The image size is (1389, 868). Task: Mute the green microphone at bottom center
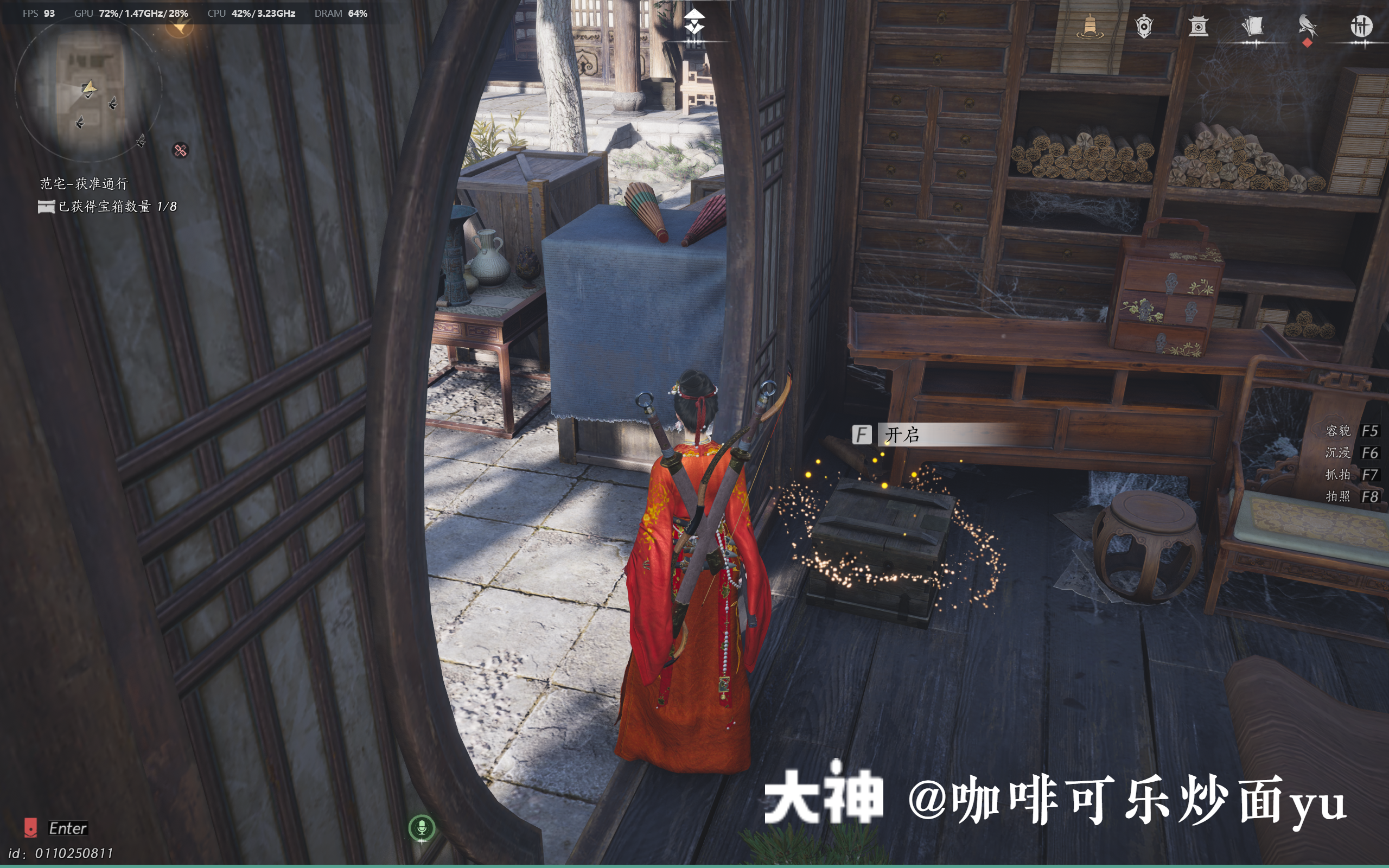[x=423, y=827]
